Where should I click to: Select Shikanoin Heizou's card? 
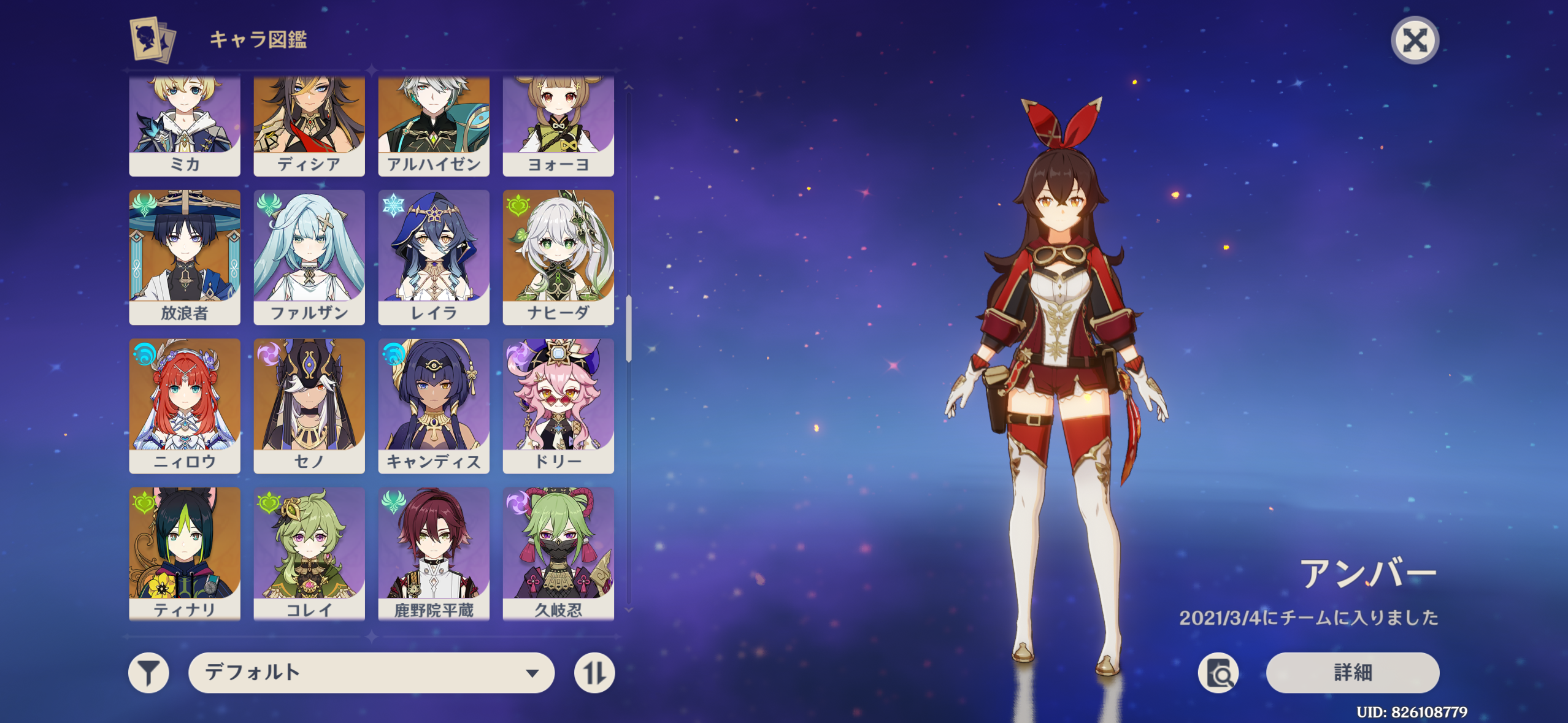pos(434,553)
